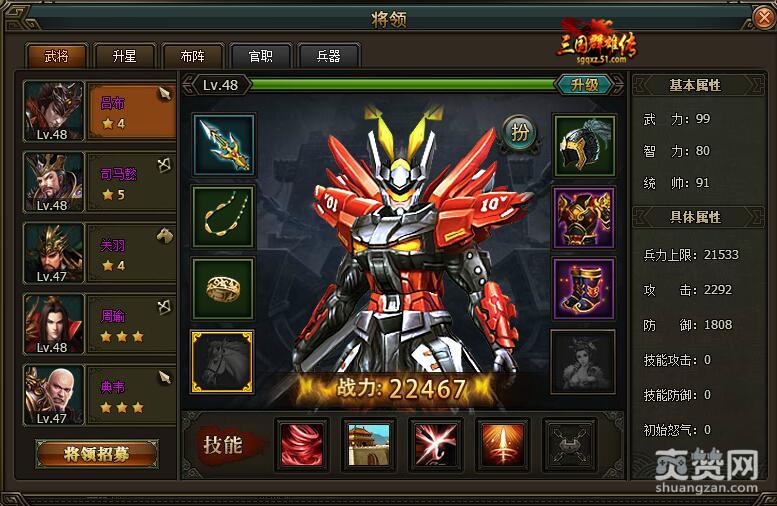Select the trident weapon equipment slot

coord(223,143)
